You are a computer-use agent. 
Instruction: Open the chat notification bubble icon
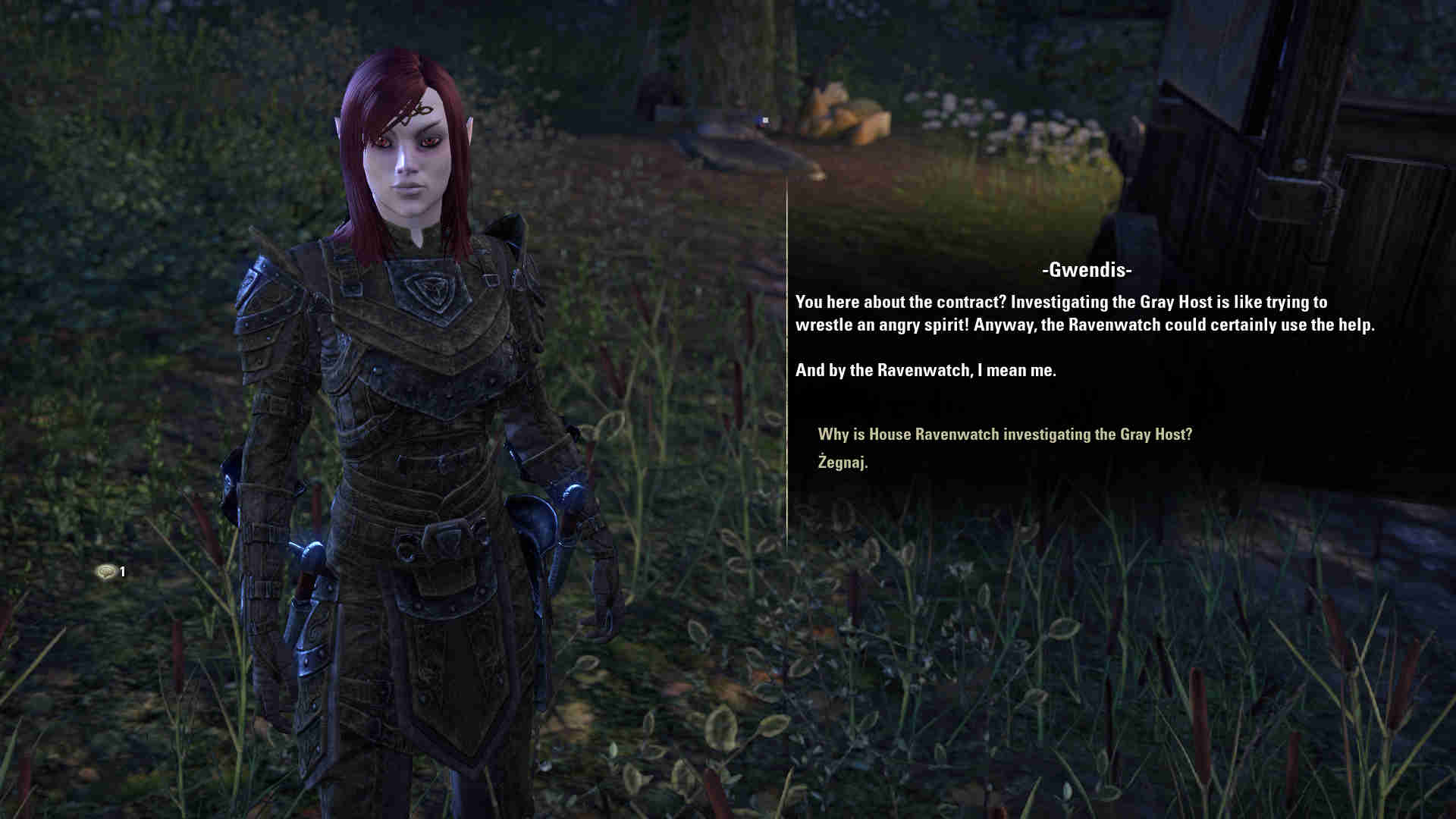[x=106, y=572]
